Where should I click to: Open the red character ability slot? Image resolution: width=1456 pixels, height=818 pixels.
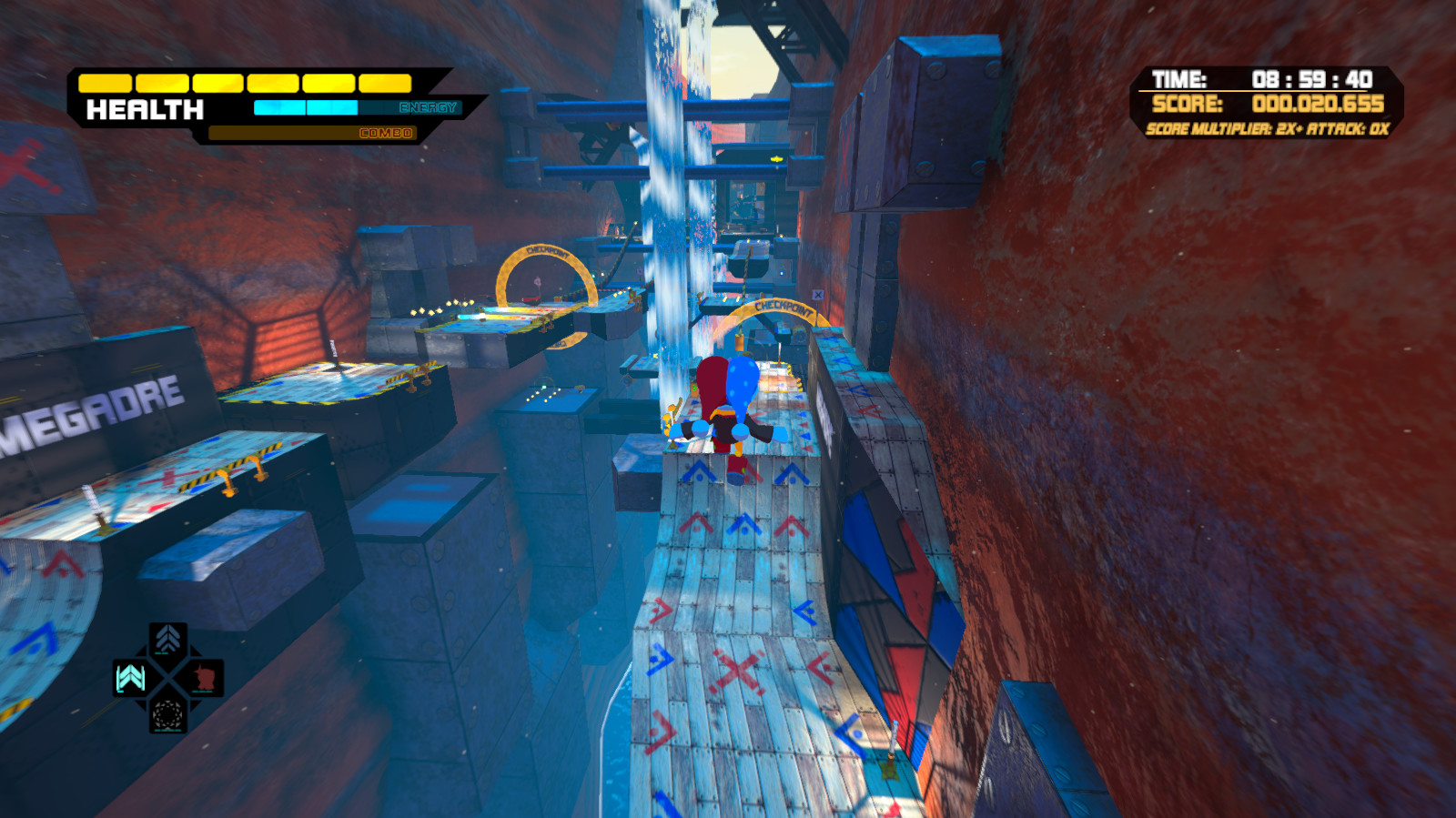(x=205, y=677)
